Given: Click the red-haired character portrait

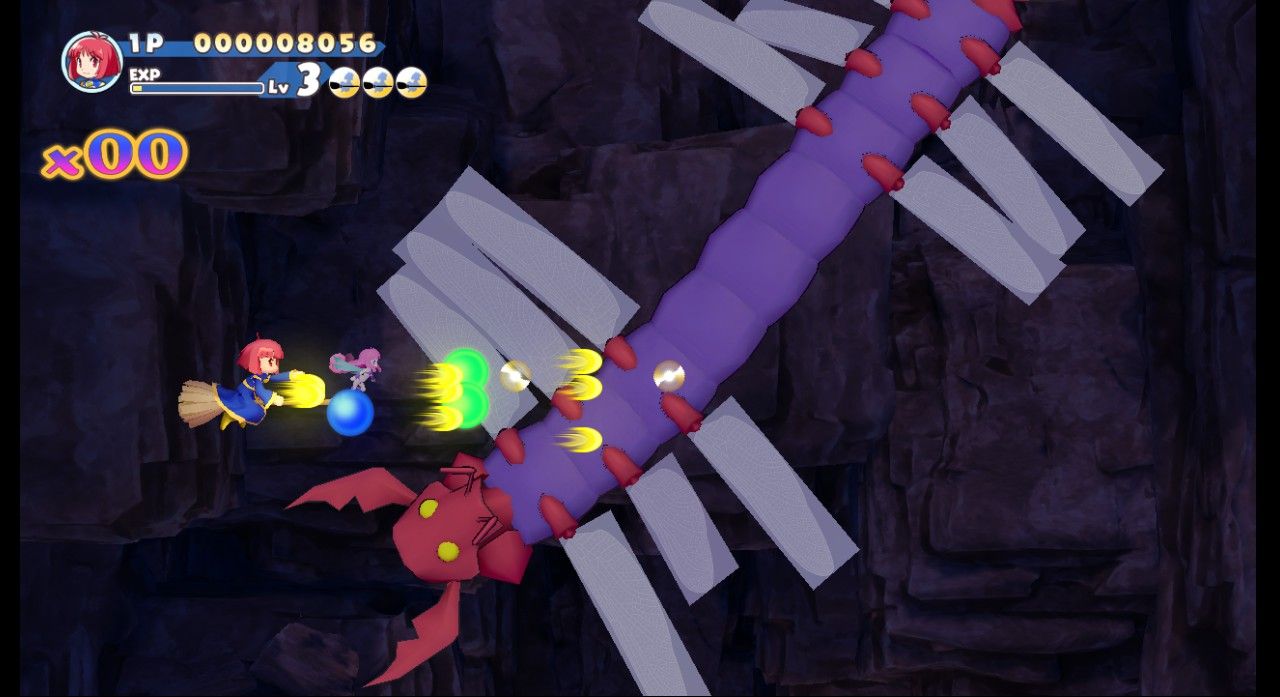Looking at the screenshot, I should [x=91, y=62].
